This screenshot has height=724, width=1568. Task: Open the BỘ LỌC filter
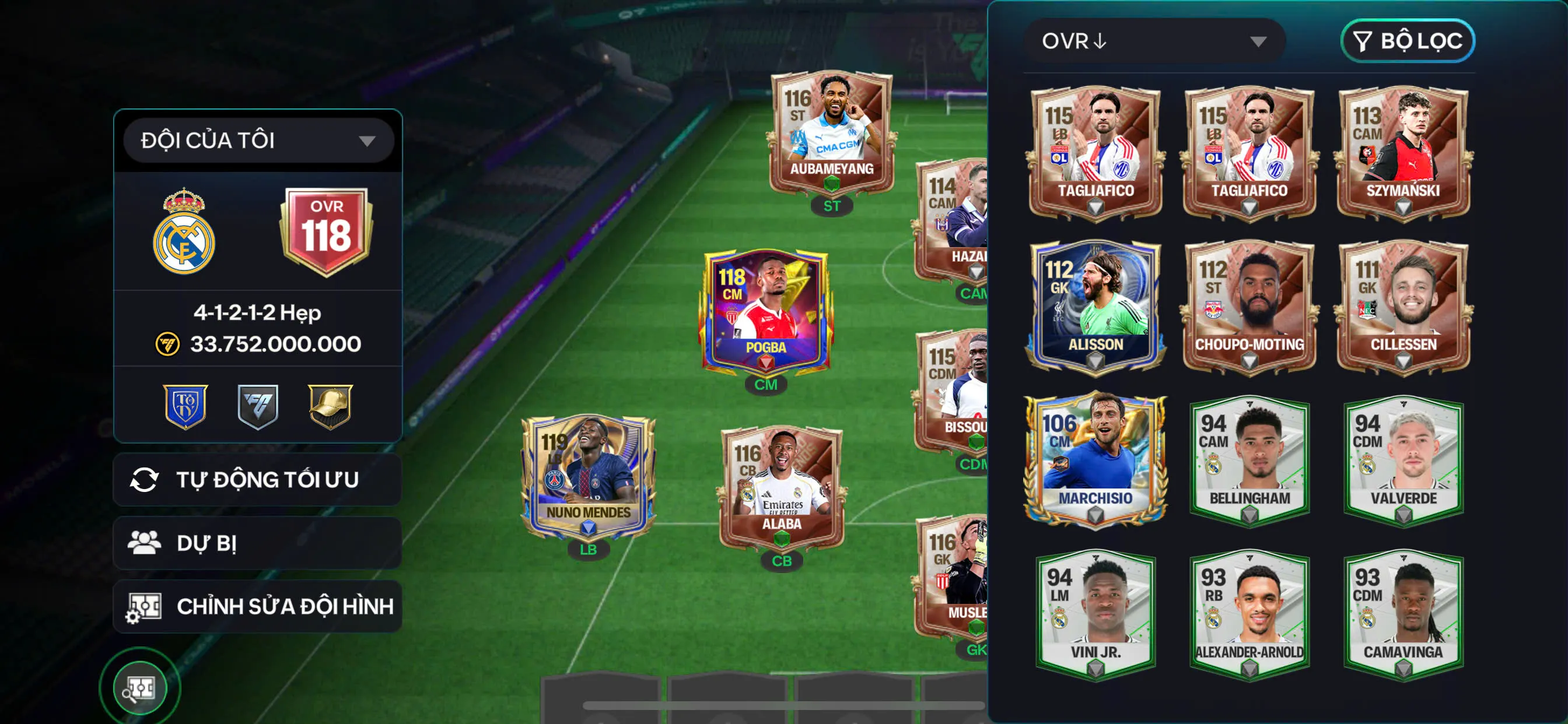pos(1406,41)
